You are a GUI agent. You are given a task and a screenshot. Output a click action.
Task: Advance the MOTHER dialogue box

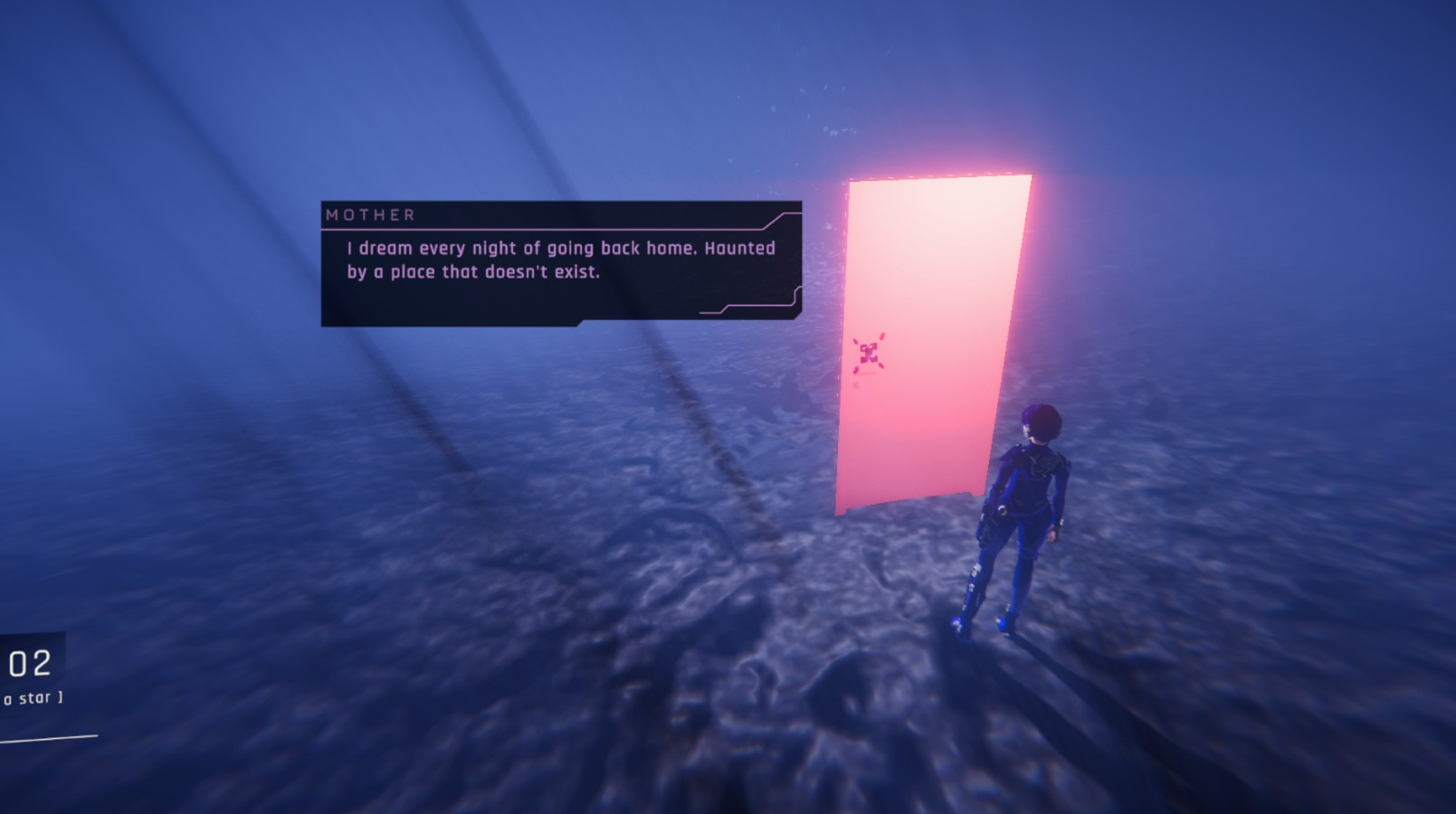pos(561,263)
